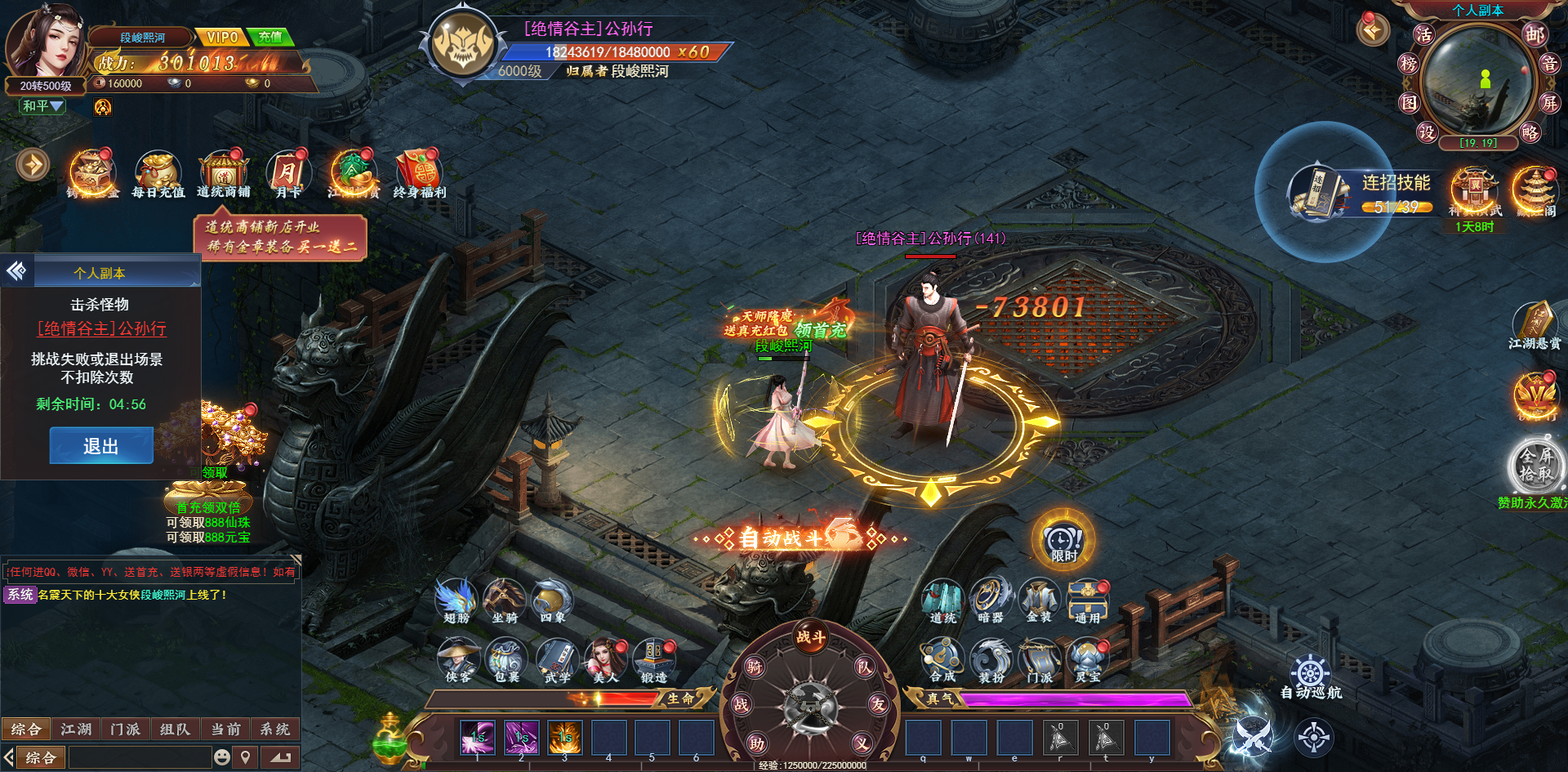The width and height of the screenshot is (1568, 772).
Task: Open the 每日充值 daily recharge icon
Action: click(x=158, y=174)
